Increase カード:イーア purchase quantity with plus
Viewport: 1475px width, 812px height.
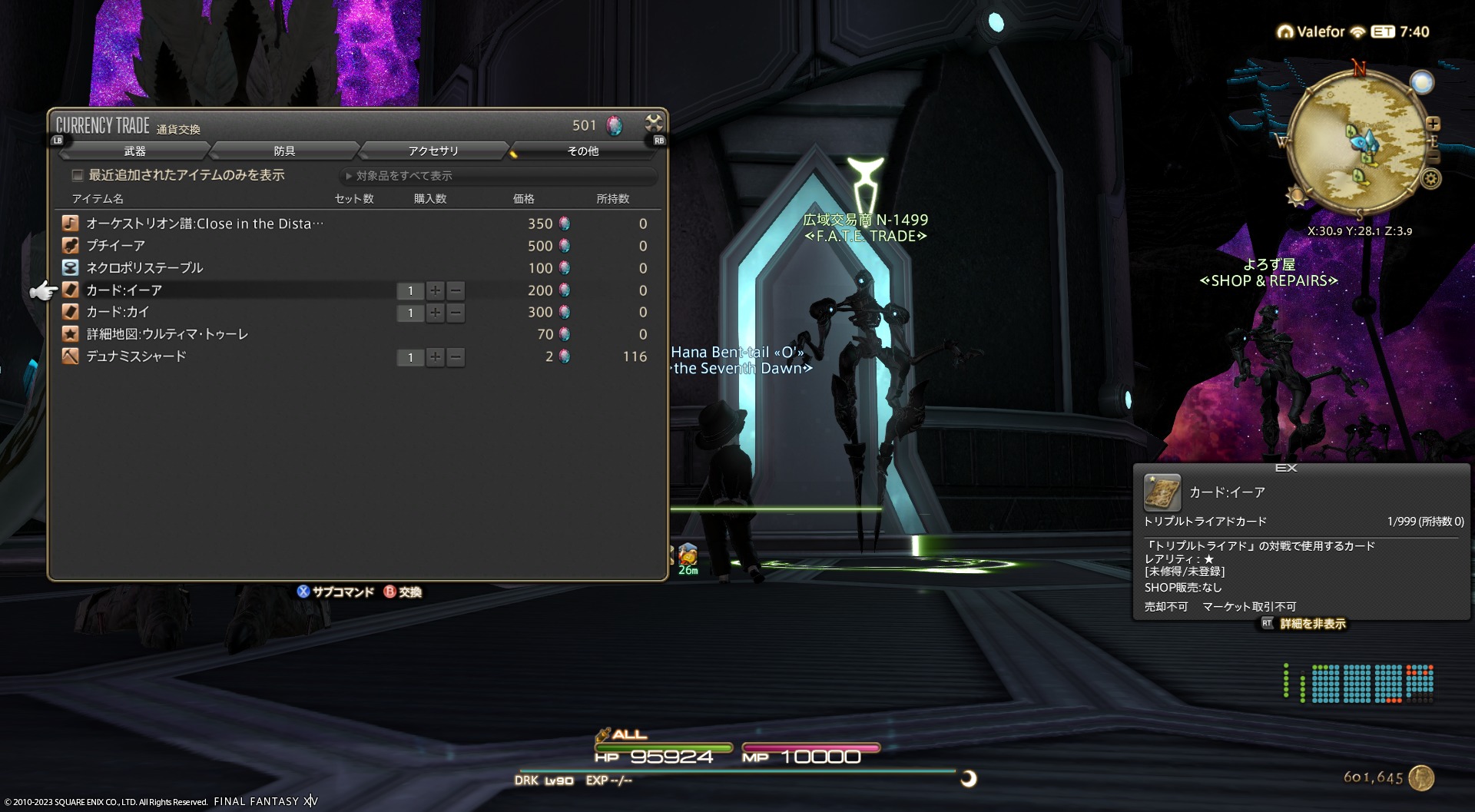436,290
